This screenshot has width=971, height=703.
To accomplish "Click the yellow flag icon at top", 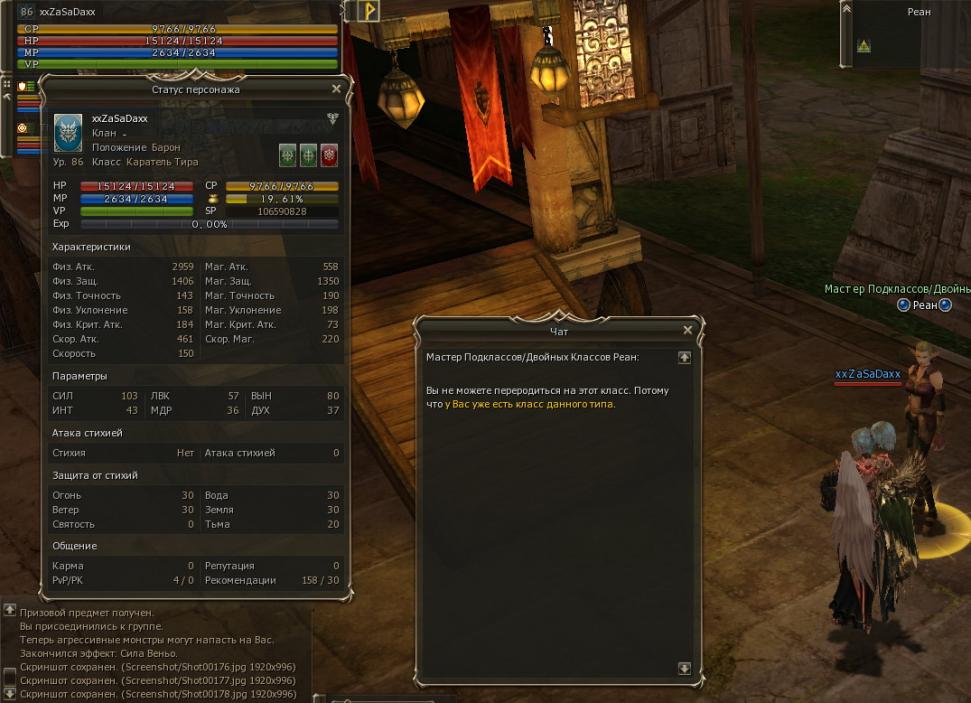I will [369, 11].
